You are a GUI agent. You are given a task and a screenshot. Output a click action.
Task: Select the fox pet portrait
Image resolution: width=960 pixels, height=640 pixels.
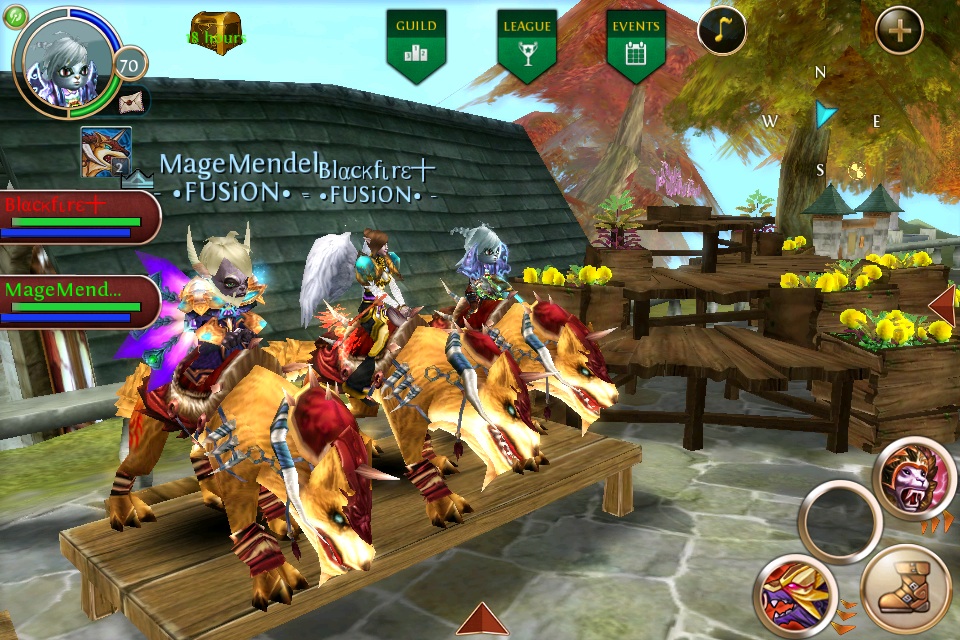point(106,152)
